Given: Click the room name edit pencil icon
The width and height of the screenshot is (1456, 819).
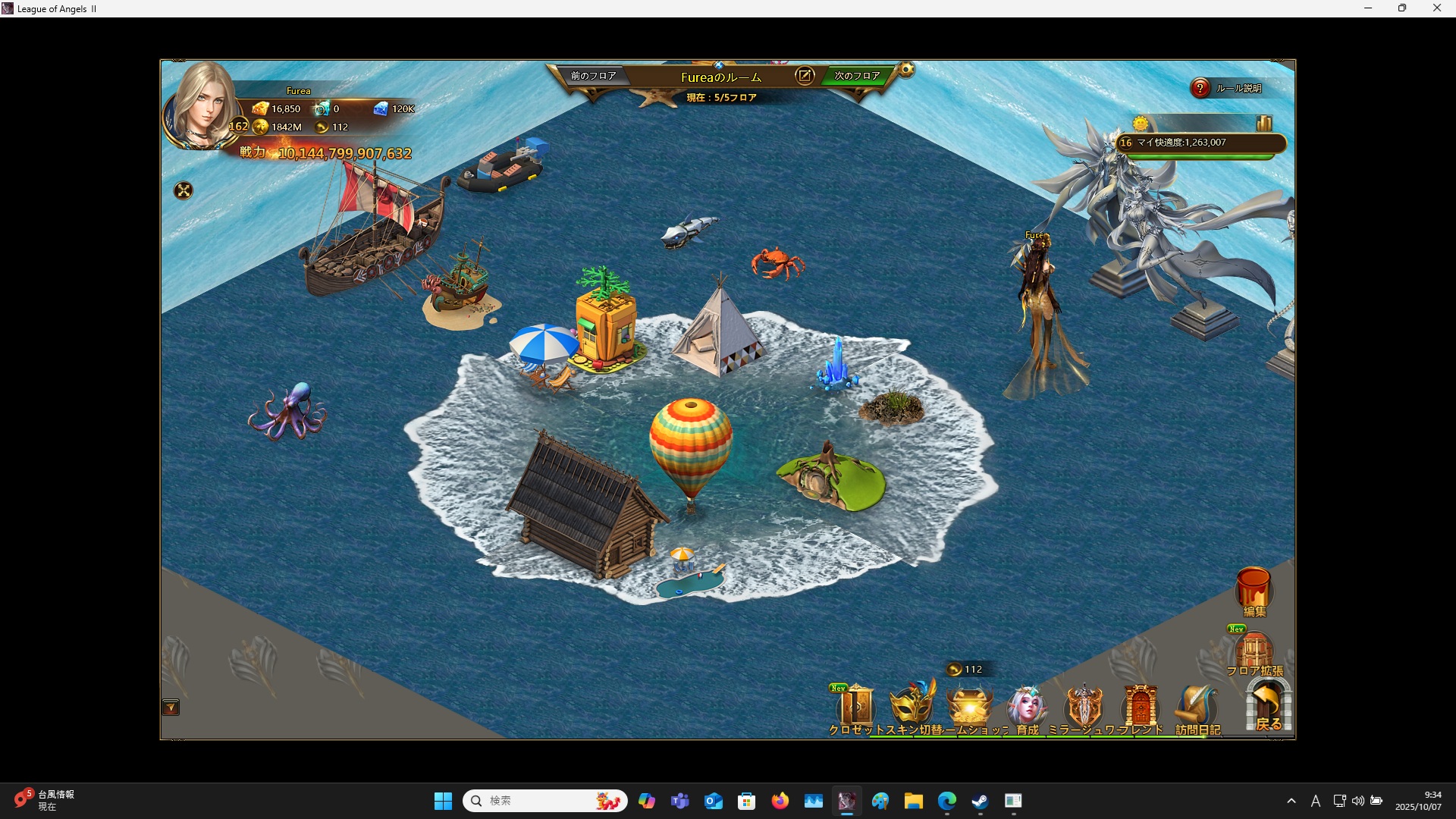Looking at the screenshot, I should 805,76.
